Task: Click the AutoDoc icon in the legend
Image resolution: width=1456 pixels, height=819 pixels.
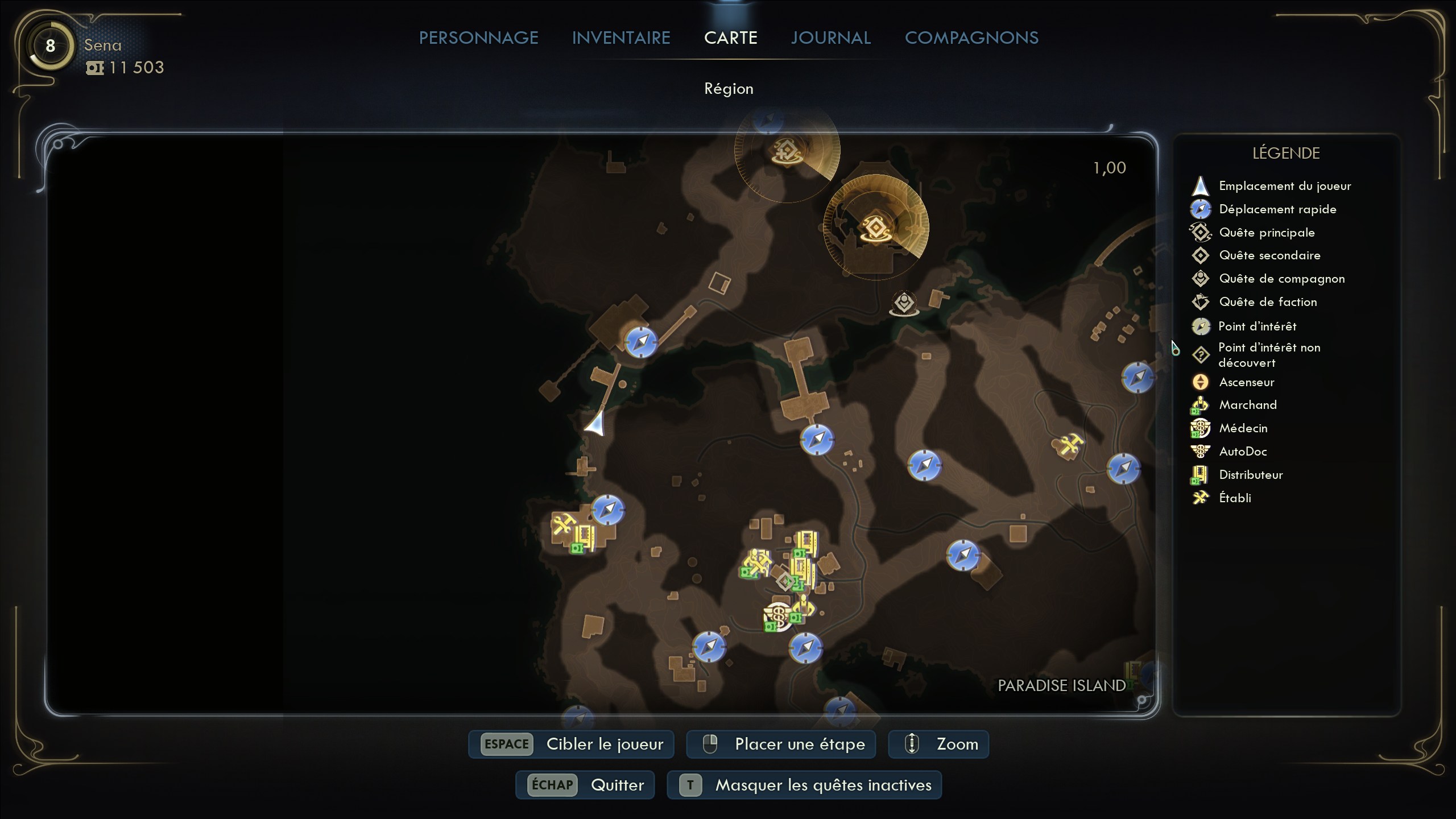Action: click(x=1202, y=451)
